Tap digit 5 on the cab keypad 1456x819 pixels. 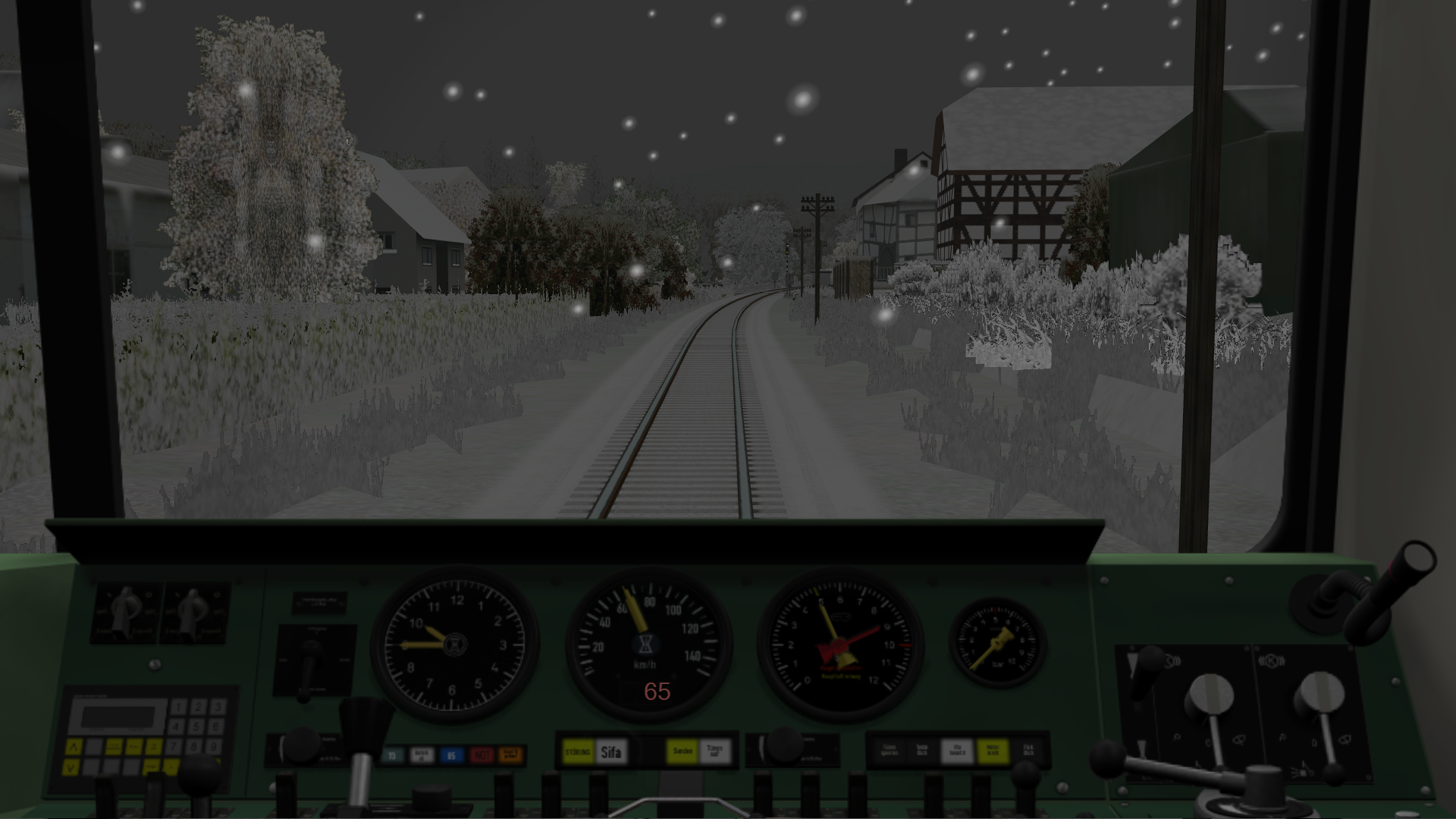point(196,727)
